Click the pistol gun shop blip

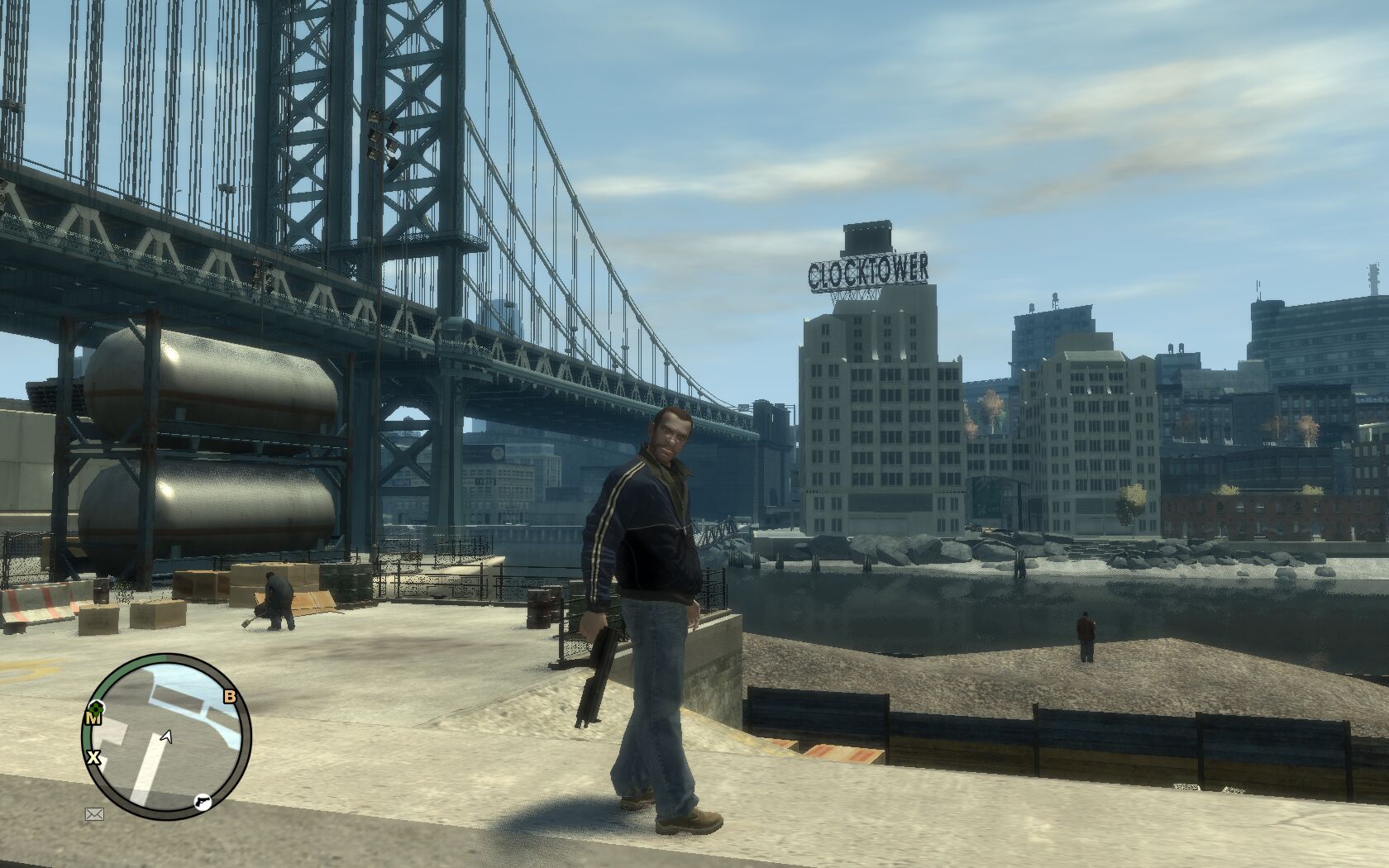(x=201, y=801)
